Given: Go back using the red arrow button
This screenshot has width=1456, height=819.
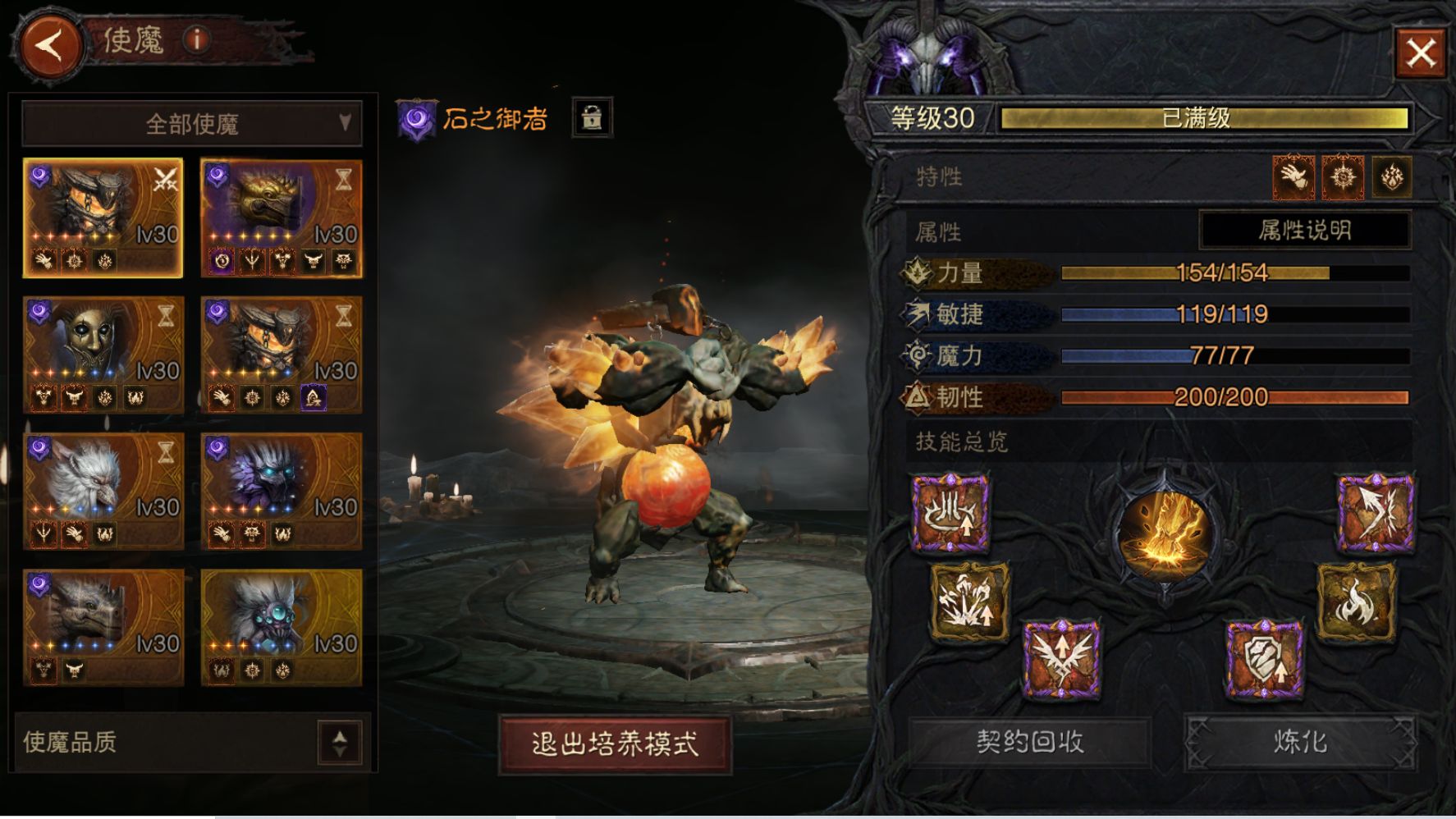Looking at the screenshot, I should click(51, 45).
